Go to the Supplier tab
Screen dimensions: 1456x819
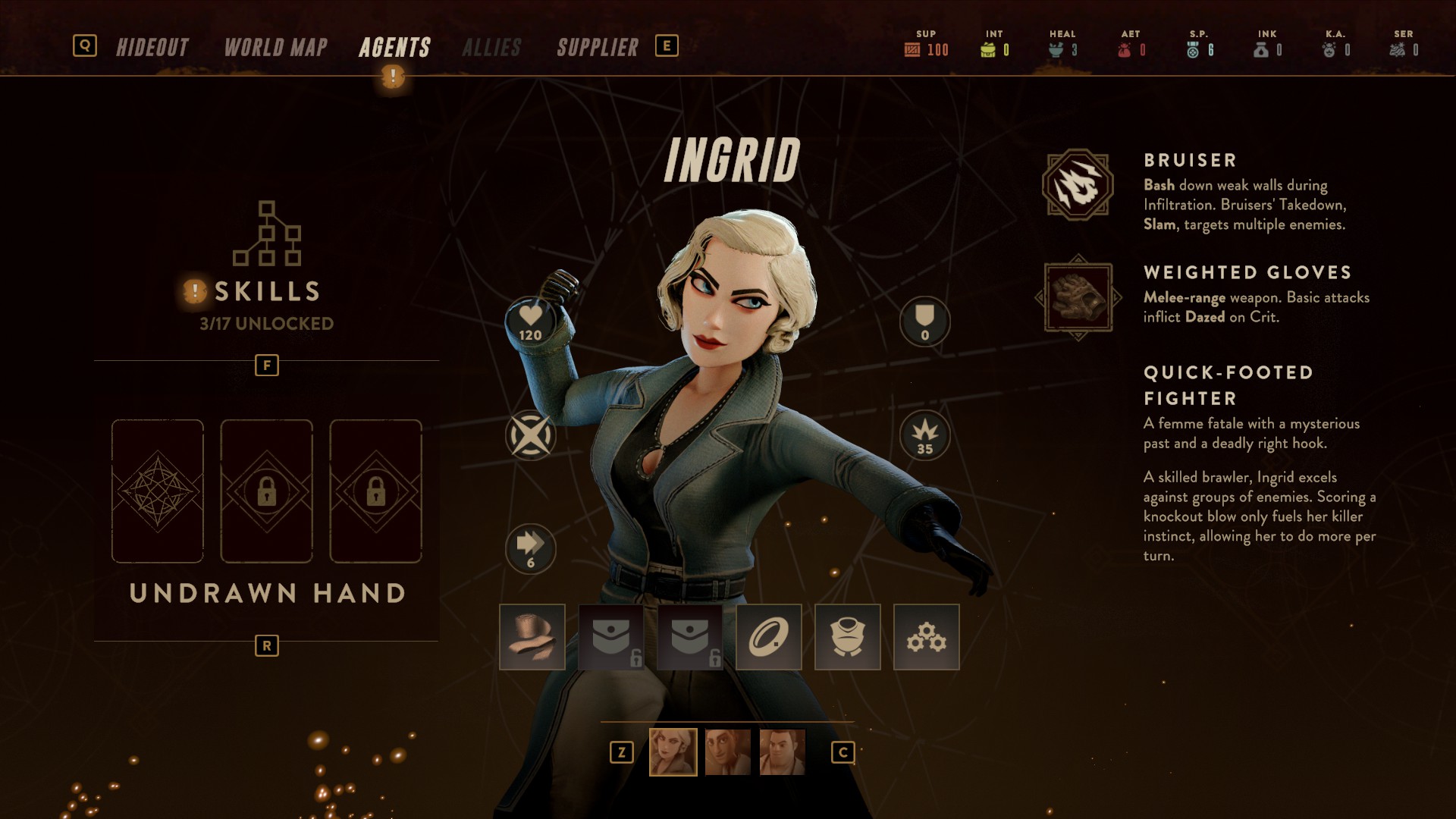tap(598, 47)
